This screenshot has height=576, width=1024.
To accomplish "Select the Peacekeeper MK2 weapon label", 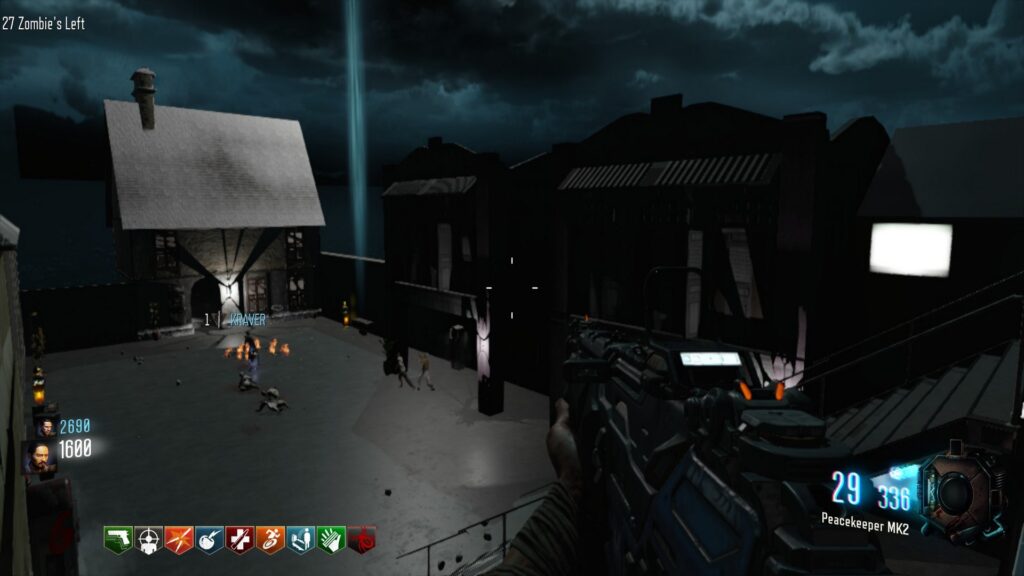I will (866, 519).
